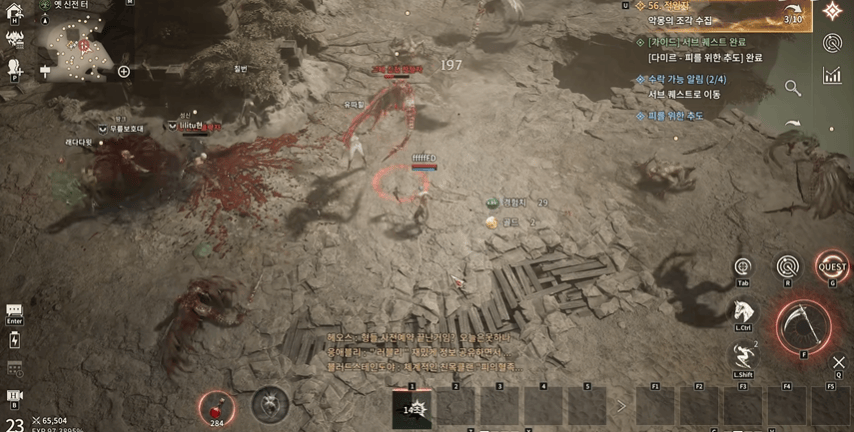Select the signpost icon beside the minimap
854x432 pixels.
point(45,71)
